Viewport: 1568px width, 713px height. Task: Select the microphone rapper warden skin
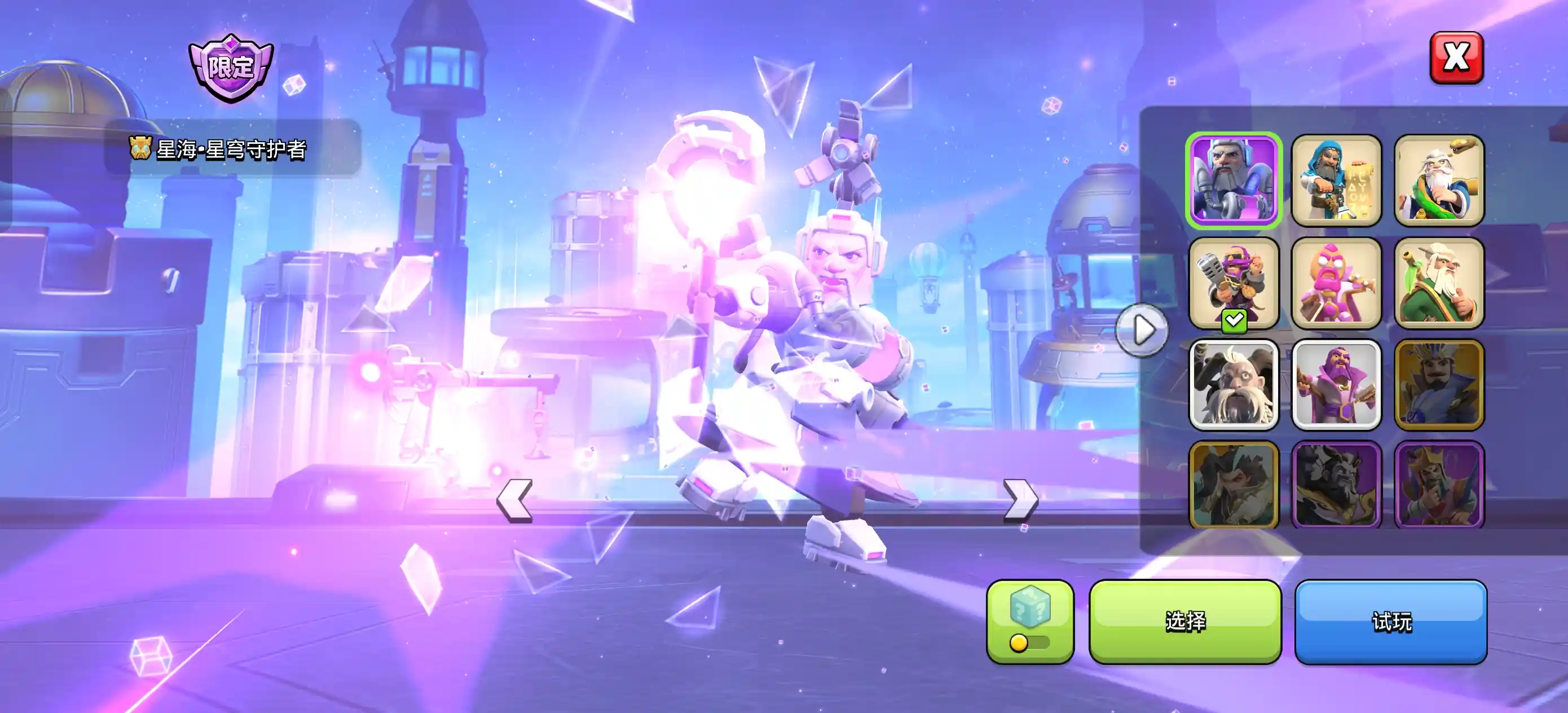1234,283
